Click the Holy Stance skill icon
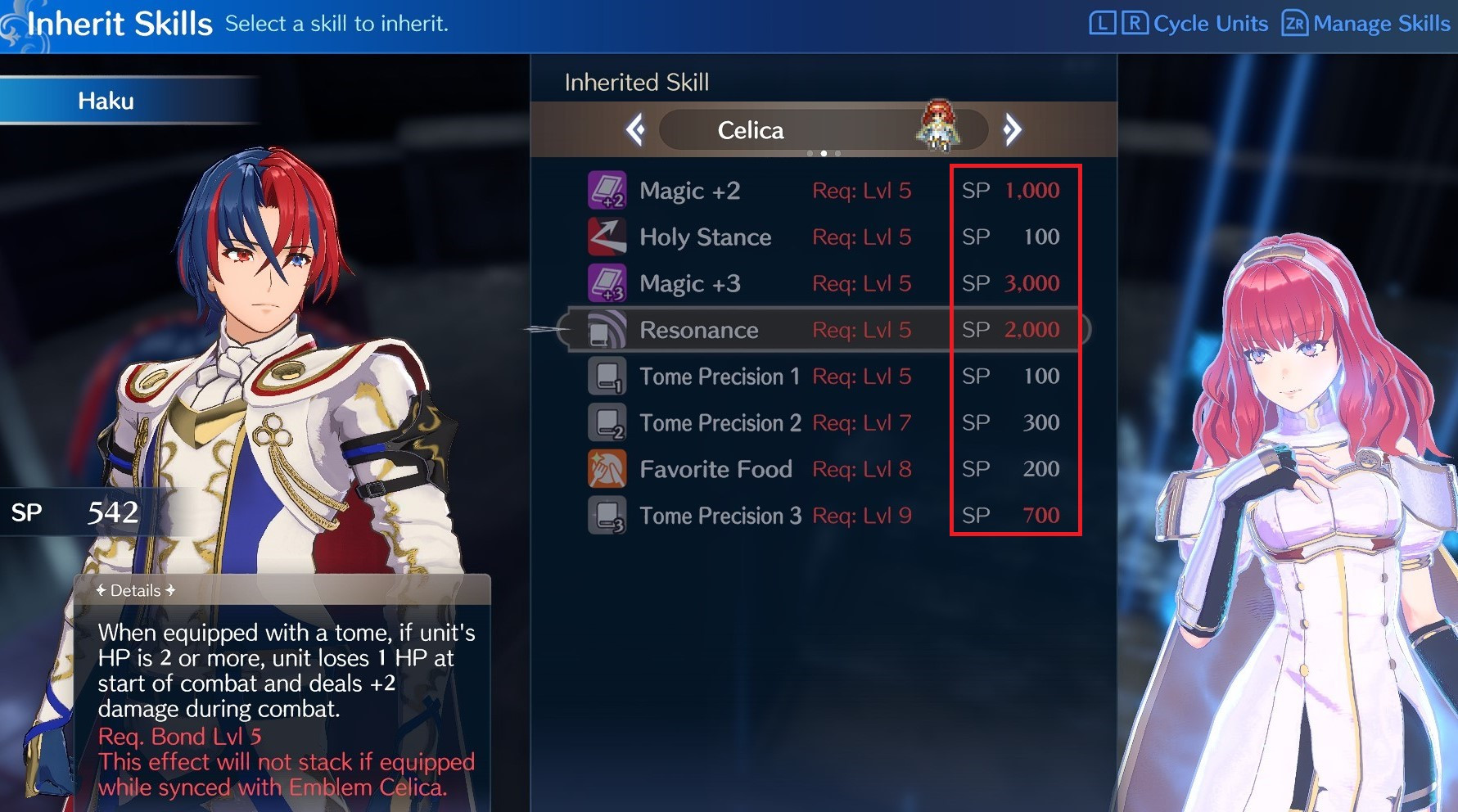The height and width of the screenshot is (812, 1458). 607,237
